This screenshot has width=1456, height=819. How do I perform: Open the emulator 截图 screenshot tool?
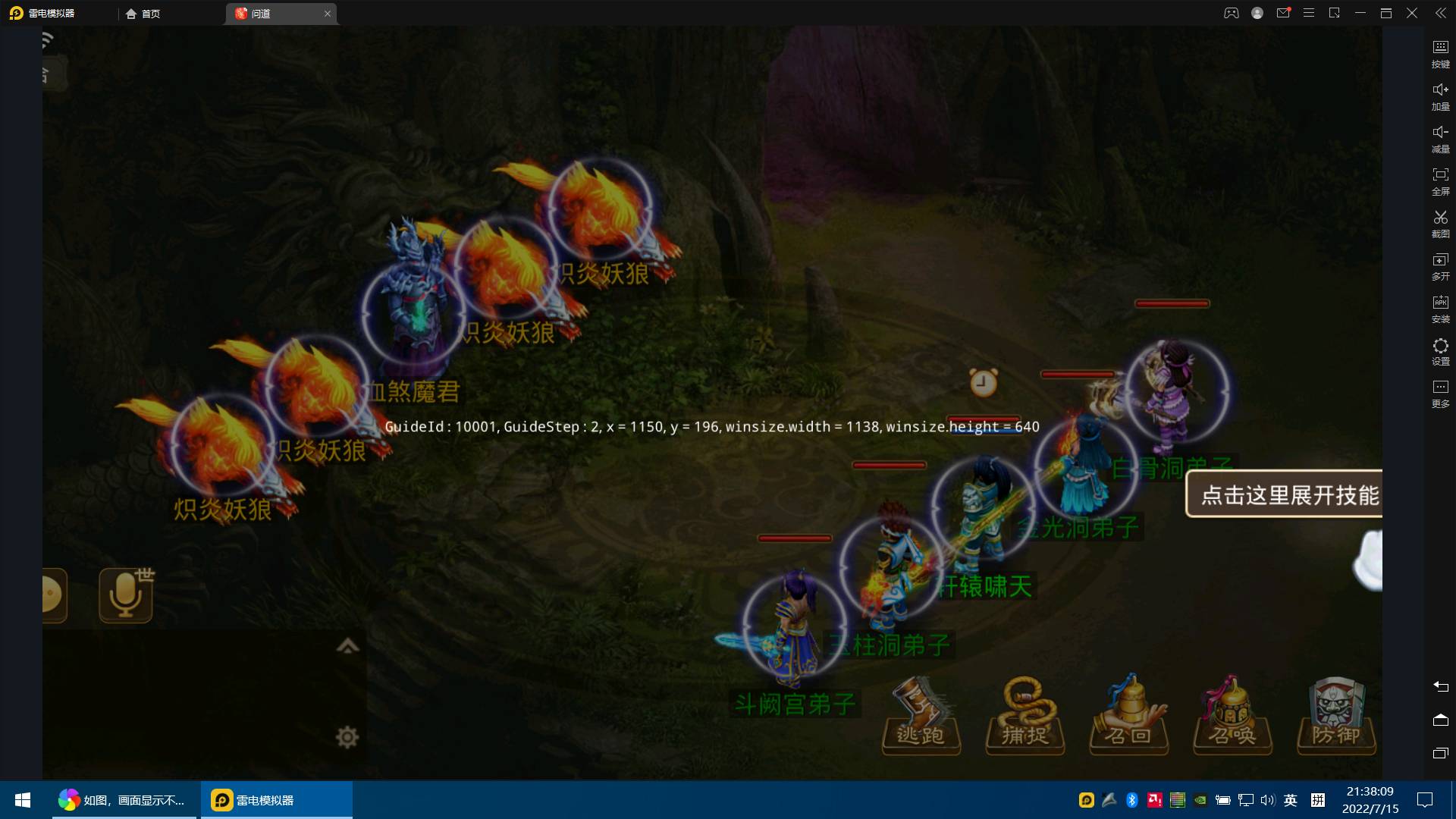coord(1440,224)
